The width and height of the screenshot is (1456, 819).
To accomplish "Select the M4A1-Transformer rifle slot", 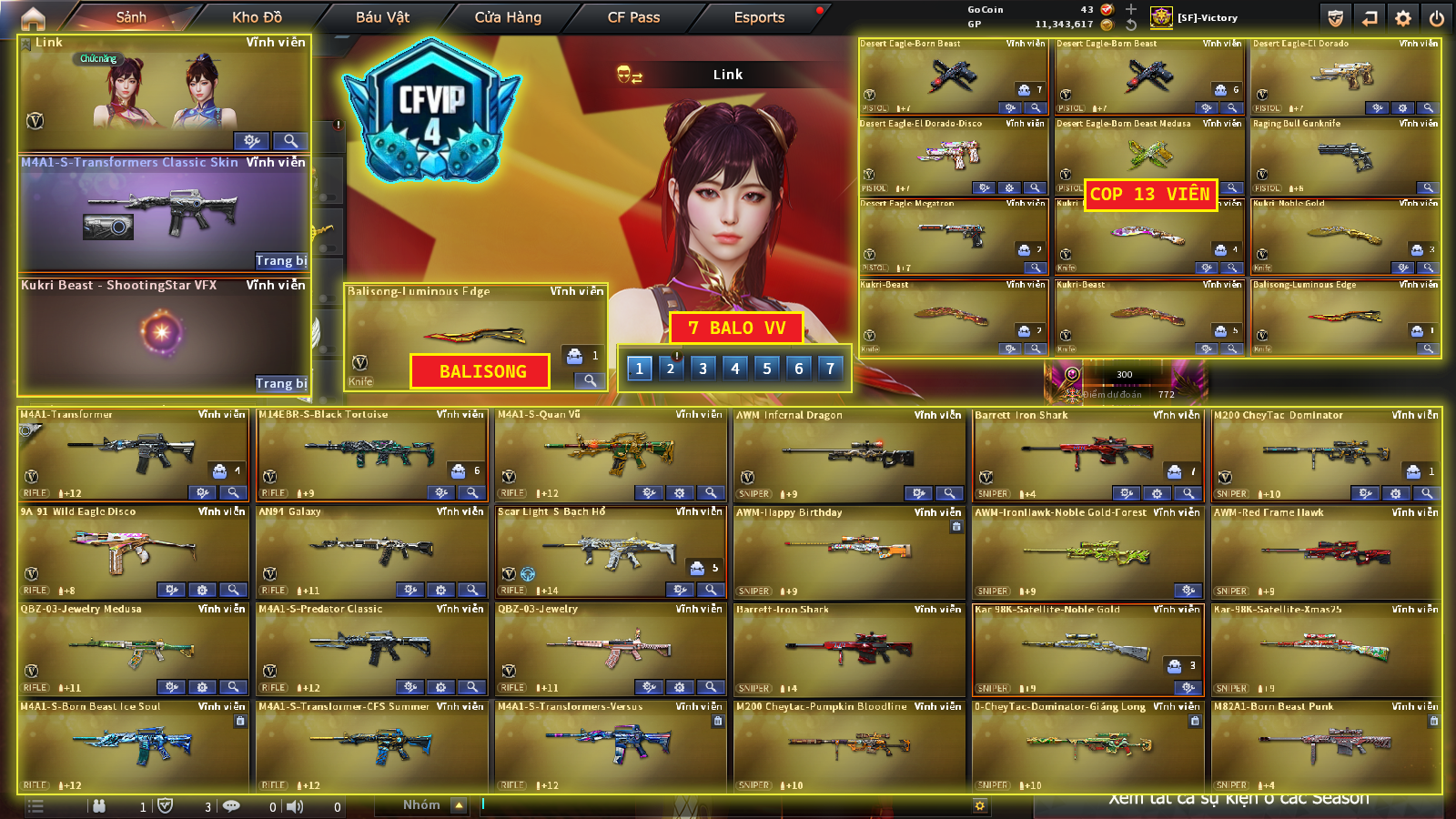I will tap(133, 453).
